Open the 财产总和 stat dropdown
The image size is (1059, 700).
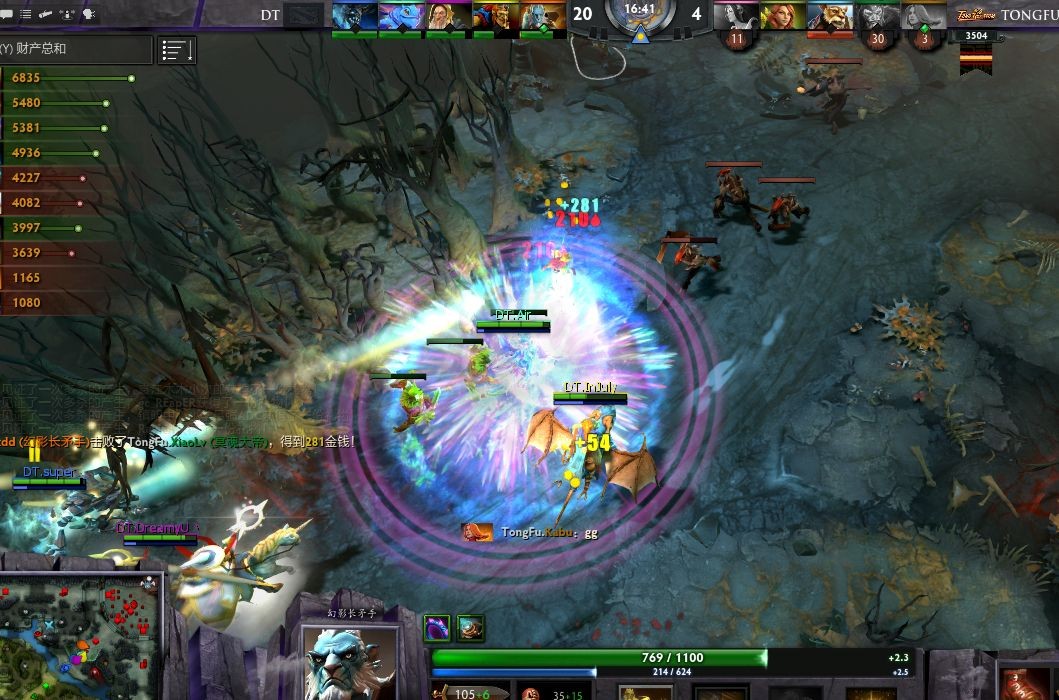76,49
